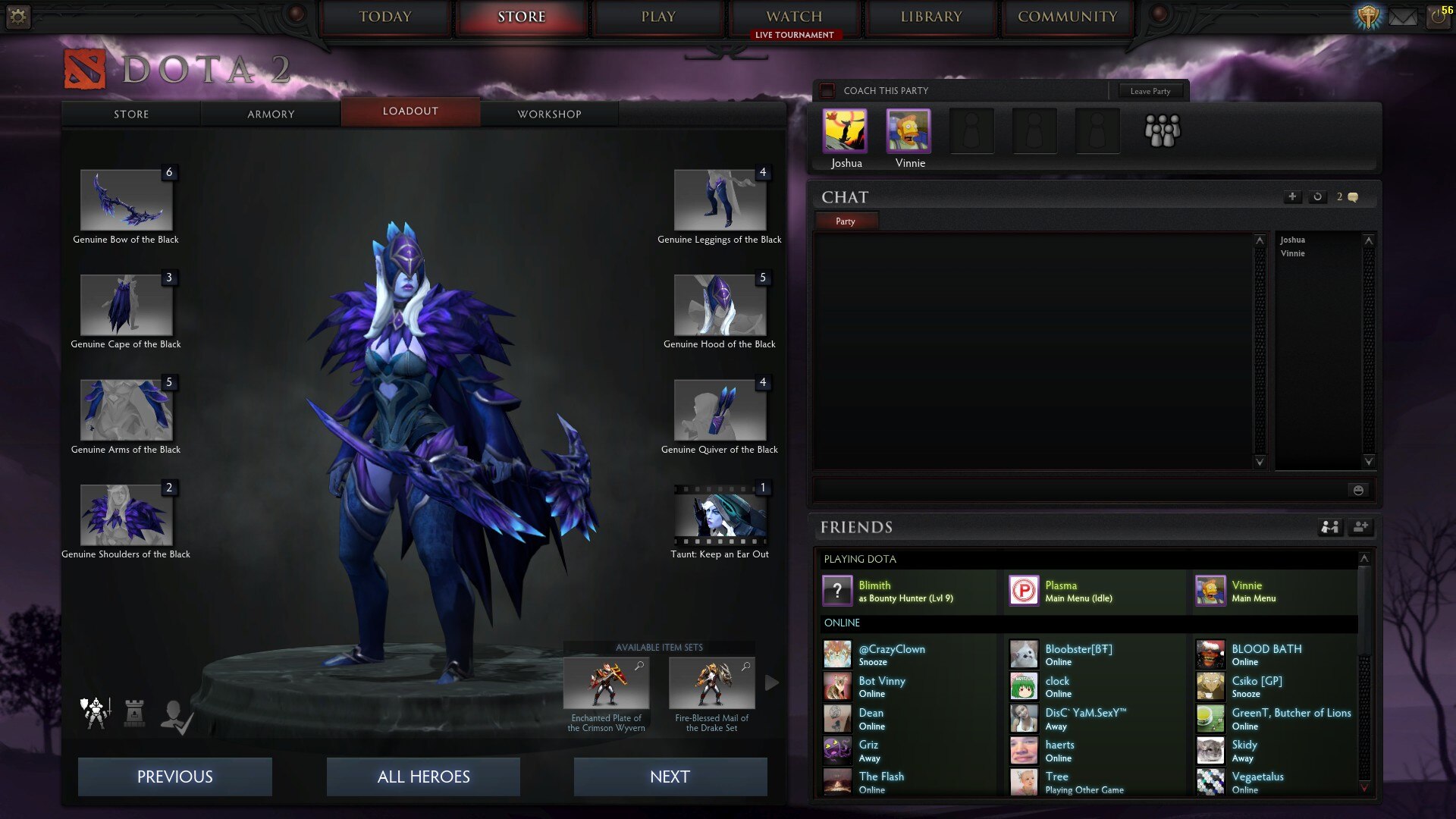Advance to the NEXT hero
Viewport: 1456px width, 819px height.
[670, 777]
